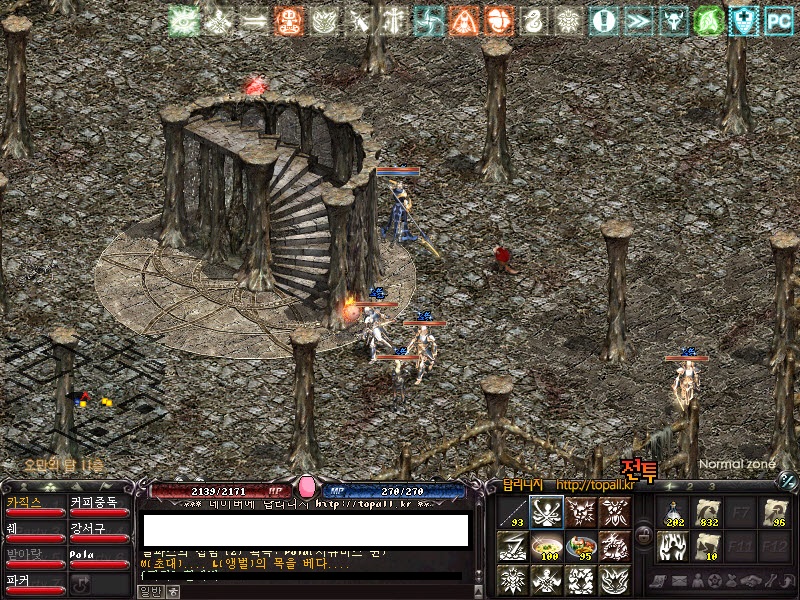800x600 pixels.
Task: Activate the double chevron haste icon
Action: pos(638,20)
